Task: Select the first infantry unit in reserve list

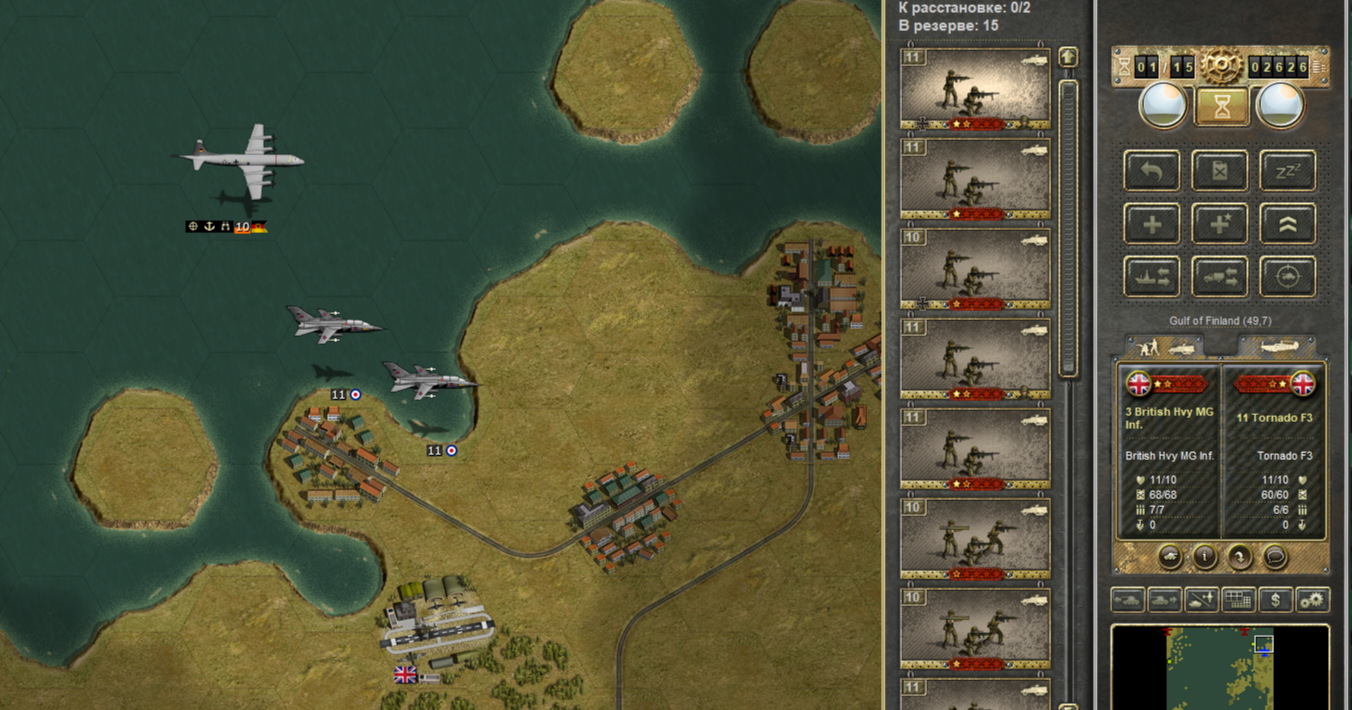Action: [x=975, y=88]
